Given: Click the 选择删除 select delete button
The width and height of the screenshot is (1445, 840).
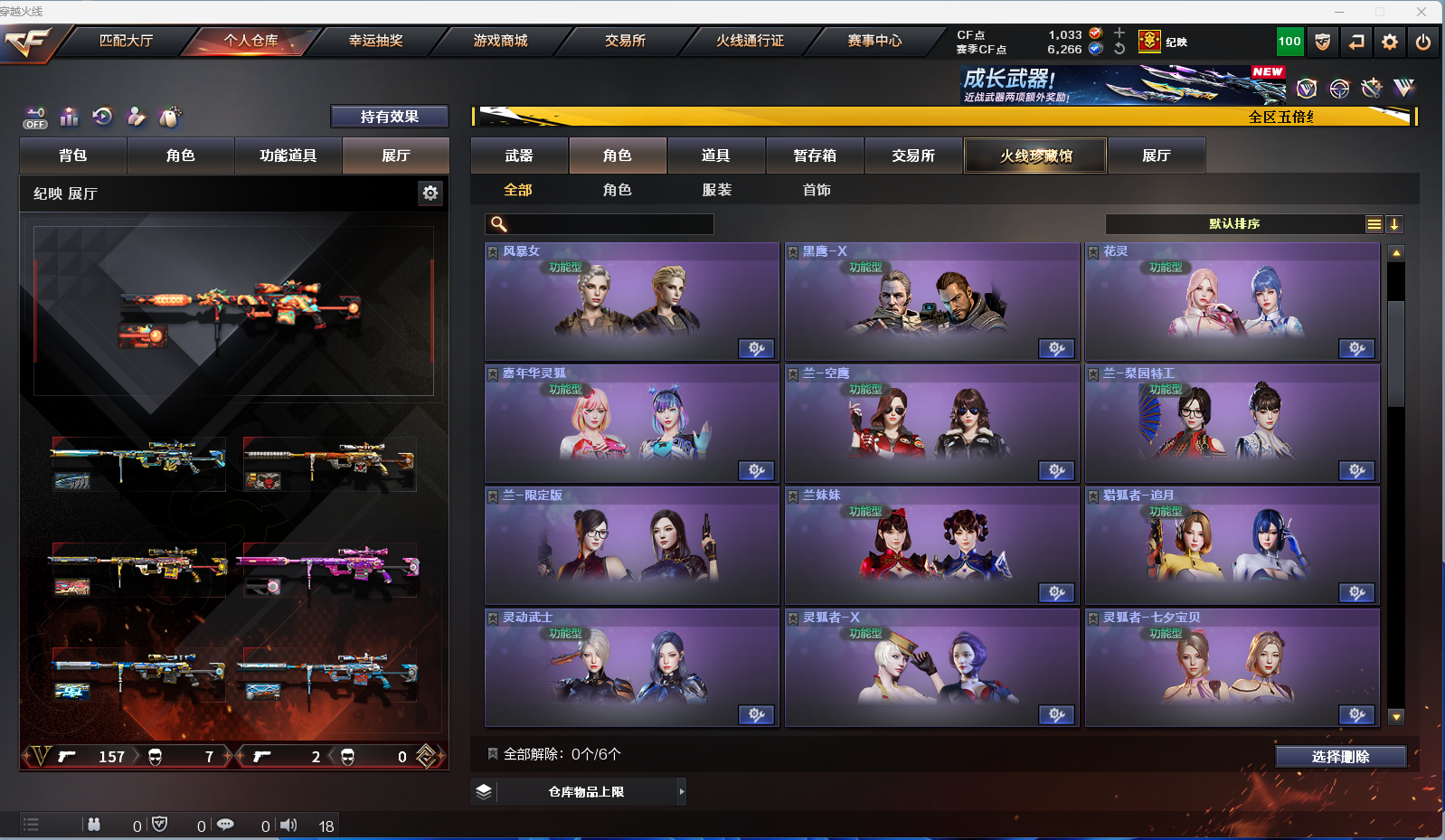Looking at the screenshot, I should 1340,757.
